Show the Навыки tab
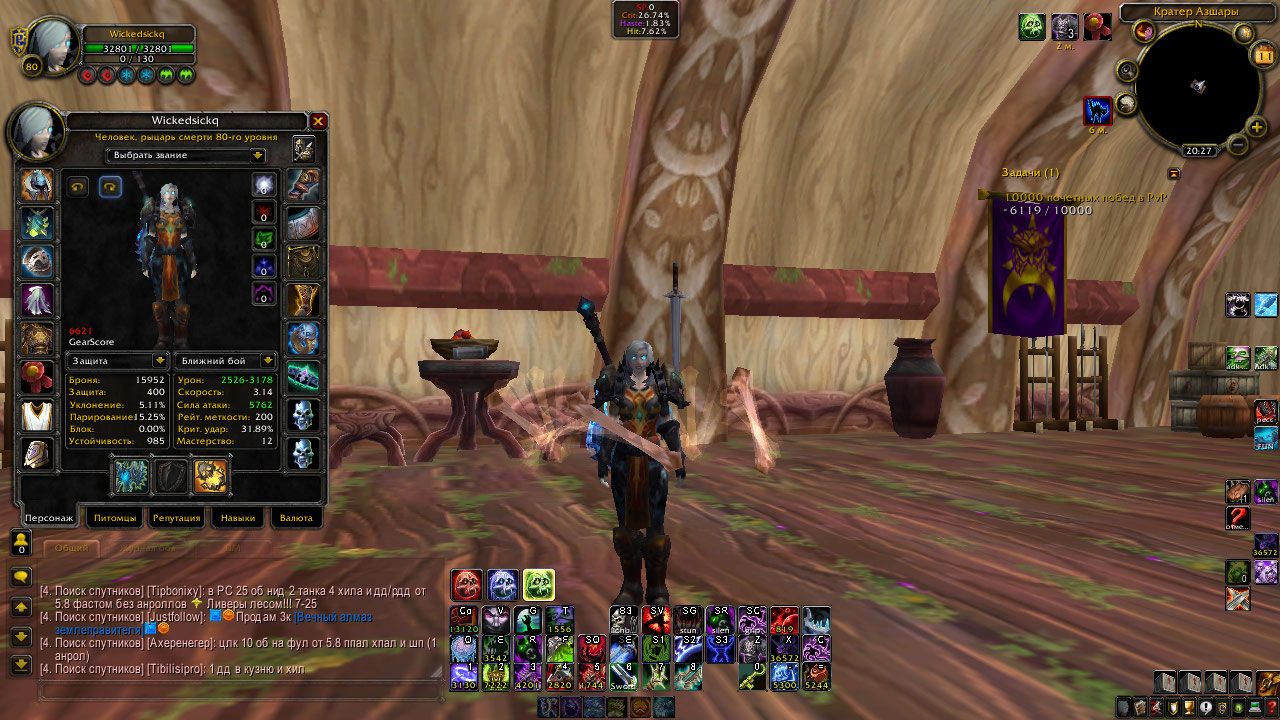The image size is (1280, 720). [x=237, y=518]
